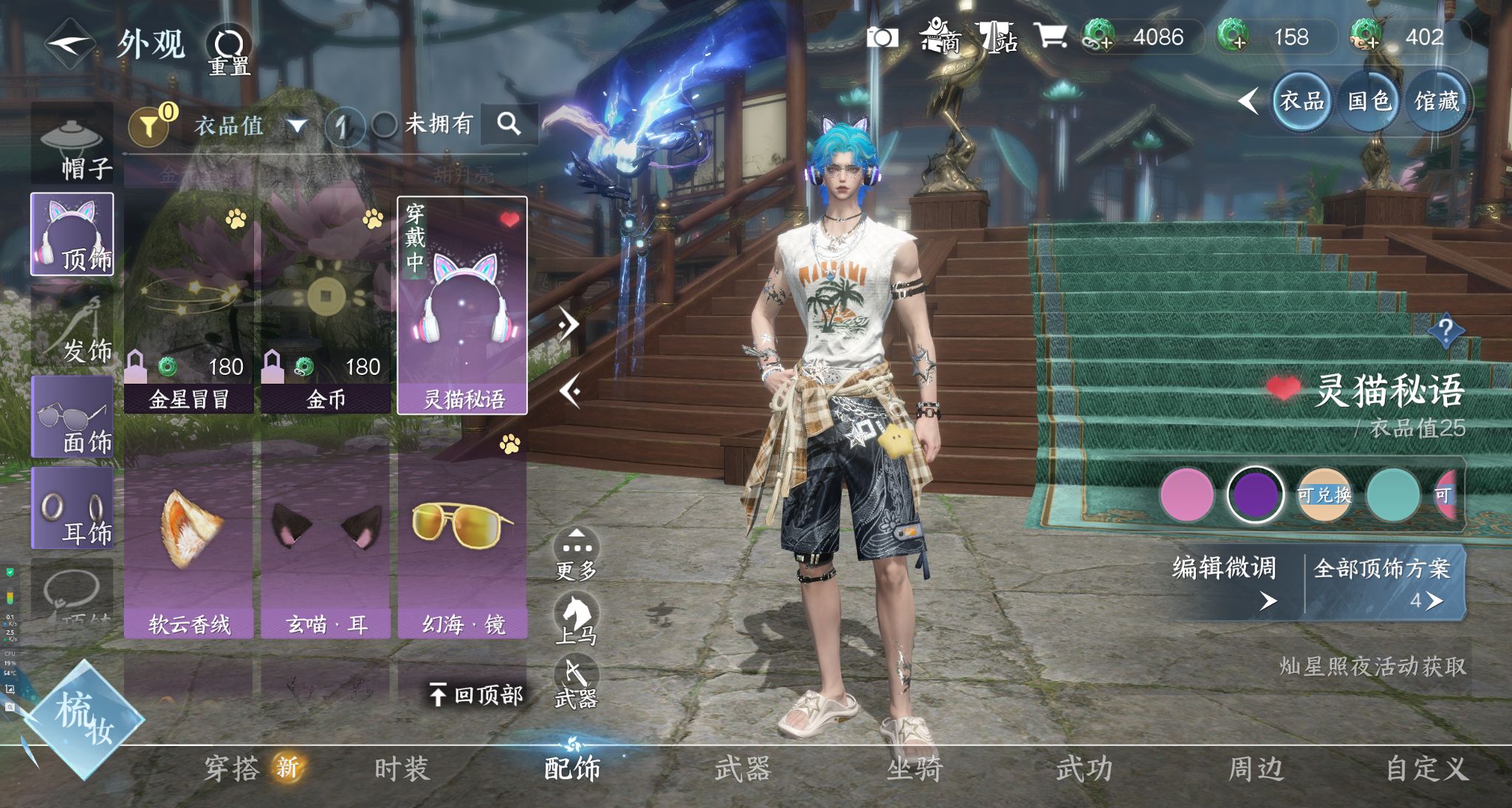Pick the teal color swatch
Viewport: 1512px width, 808px height.
1392,495
